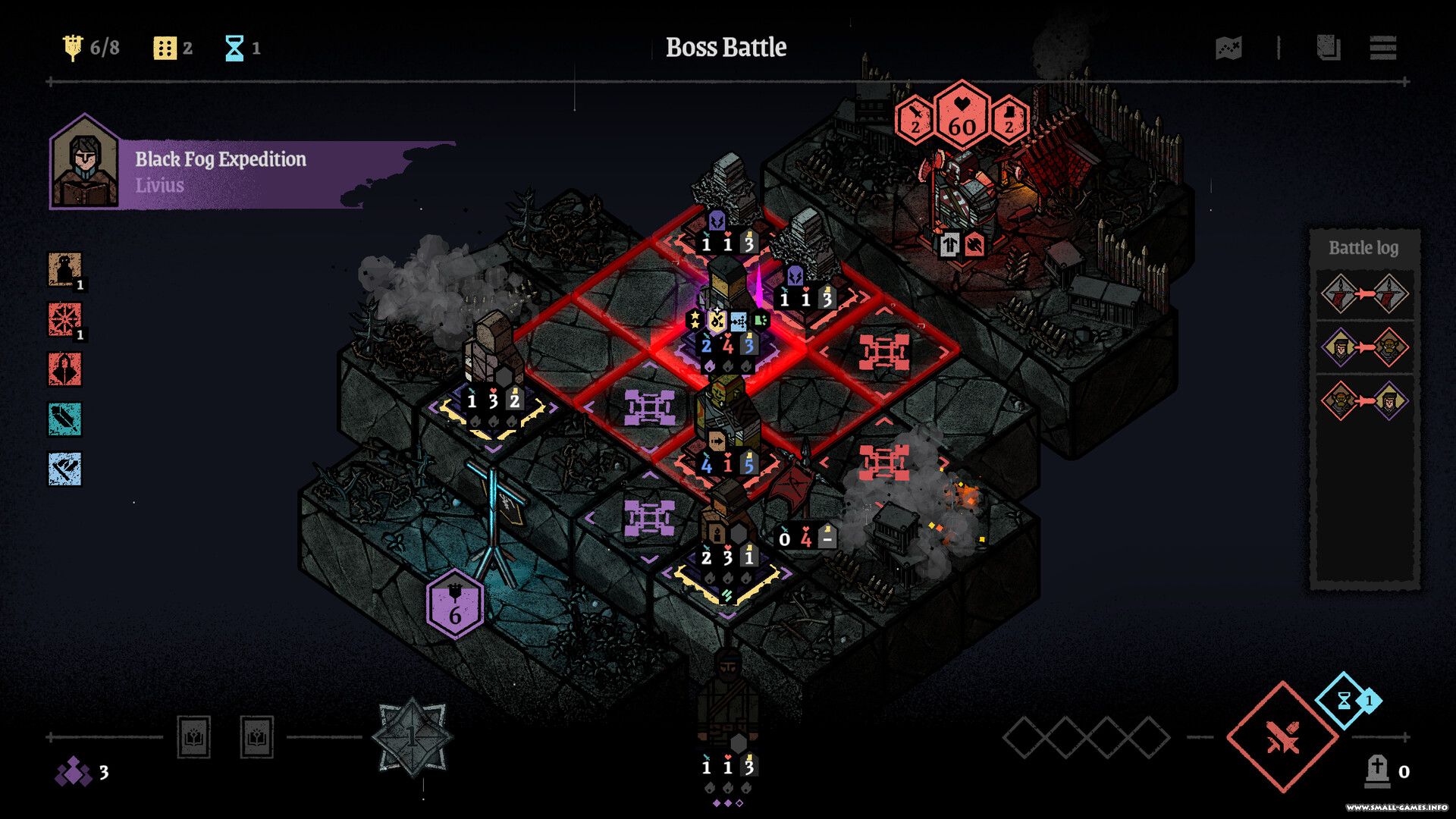The height and width of the screenshot is (819, 1456).
Task: Select the brown shadowy figure status icon
Action: click(65, 269)
